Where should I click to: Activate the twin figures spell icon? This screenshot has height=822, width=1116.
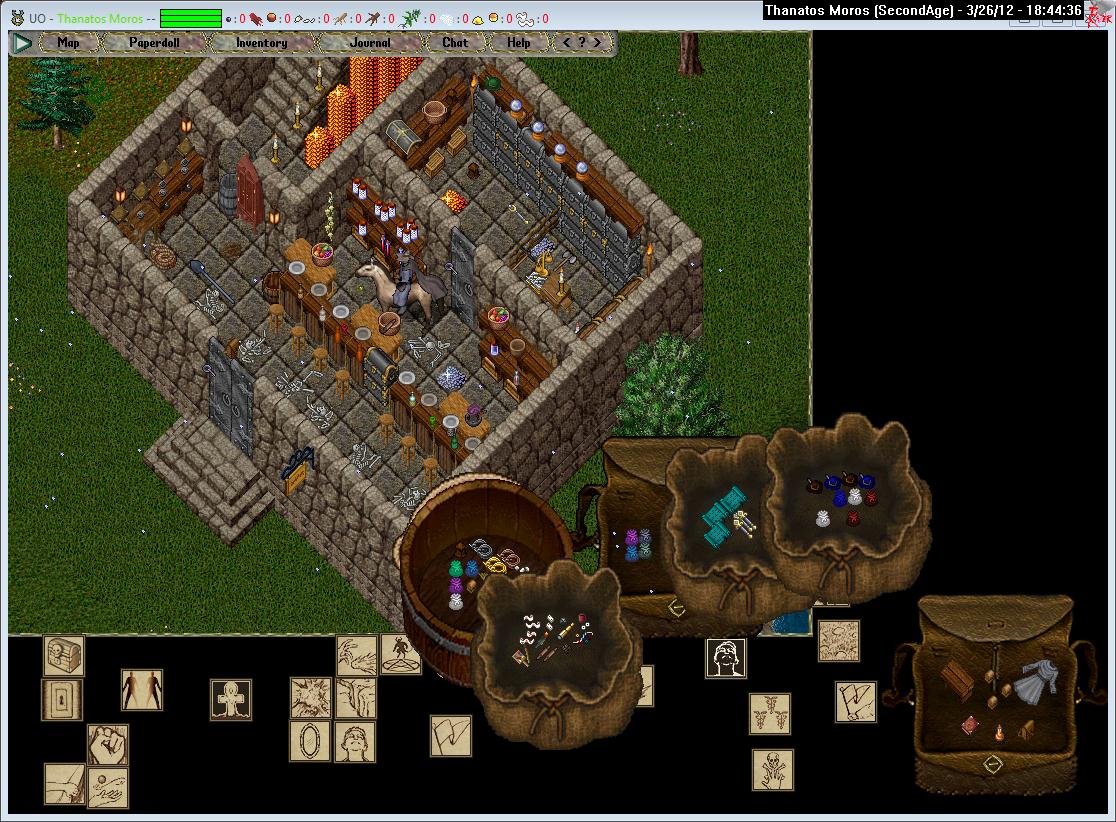(x=142, y=689)
